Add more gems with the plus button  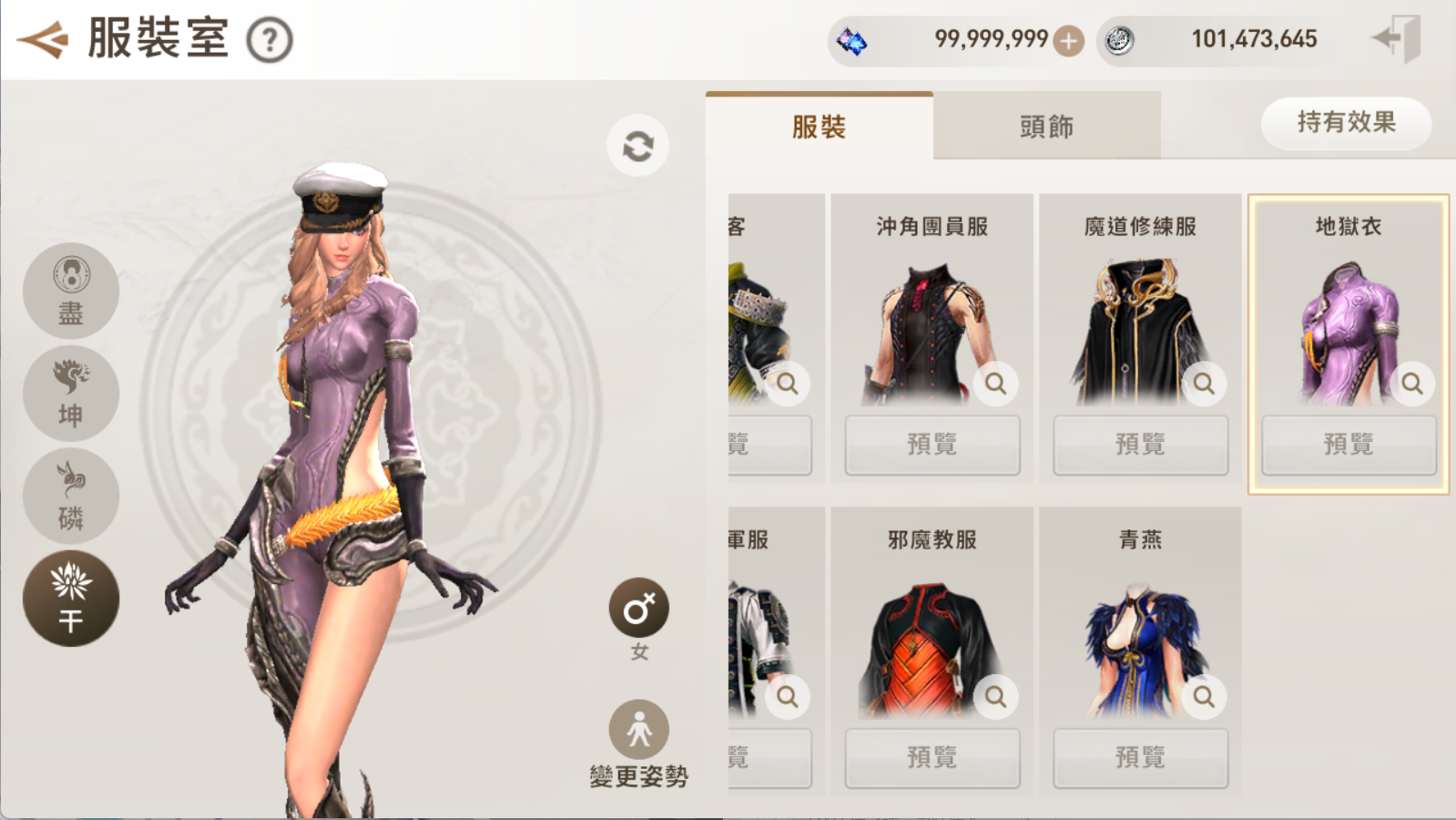[1068, 40]
